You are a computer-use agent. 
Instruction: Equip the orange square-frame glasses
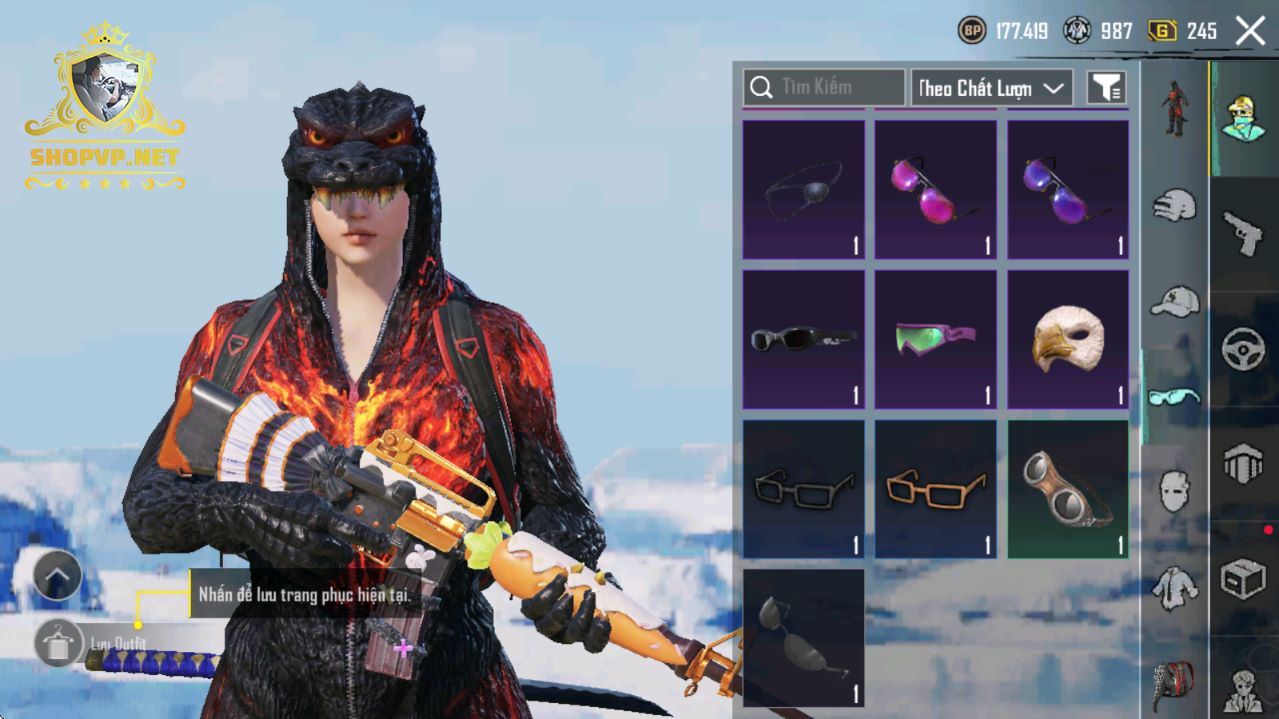936,489
